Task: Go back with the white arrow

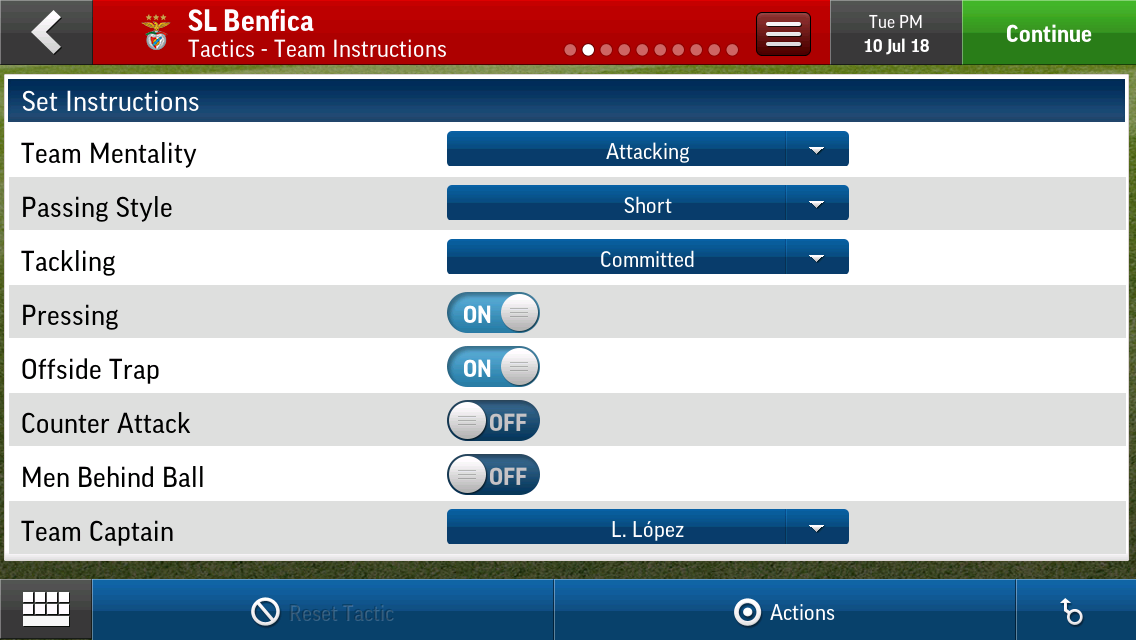Action: pos(46,33)
